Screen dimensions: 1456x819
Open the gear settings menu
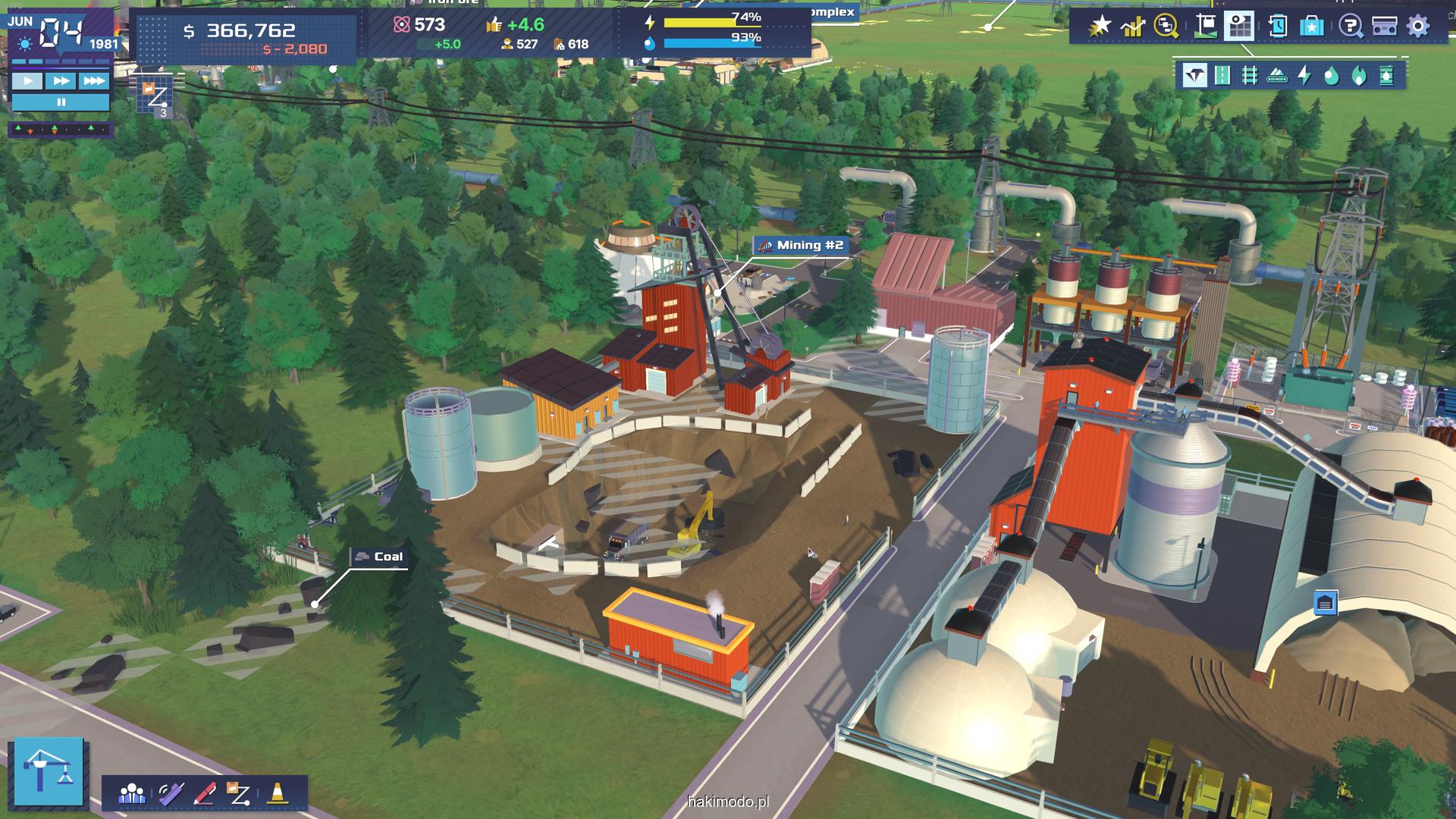(1418, 27)
